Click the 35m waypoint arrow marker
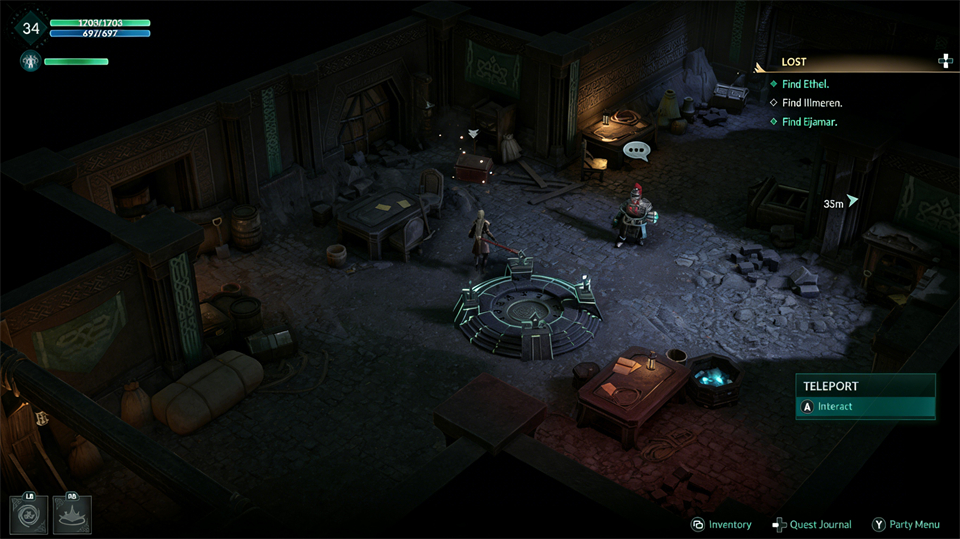960x539 pixels. coord(852,200)
